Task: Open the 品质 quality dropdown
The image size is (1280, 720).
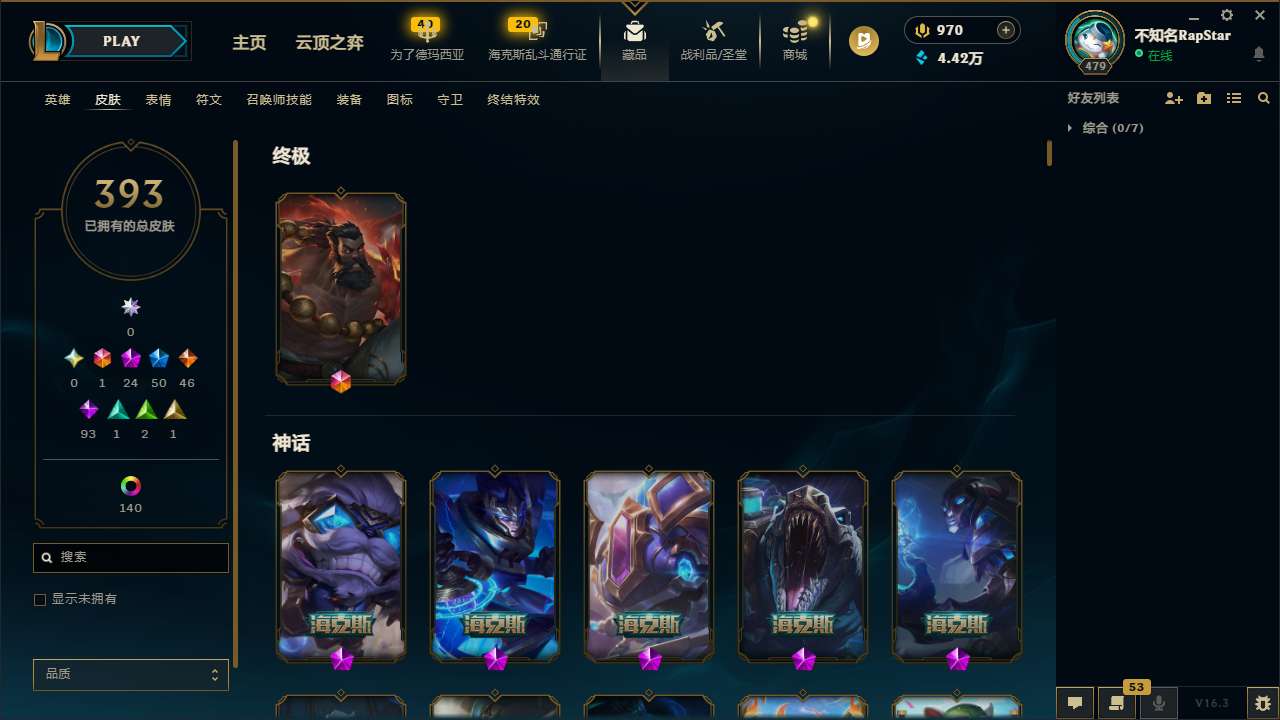Action: click(130, 674)
